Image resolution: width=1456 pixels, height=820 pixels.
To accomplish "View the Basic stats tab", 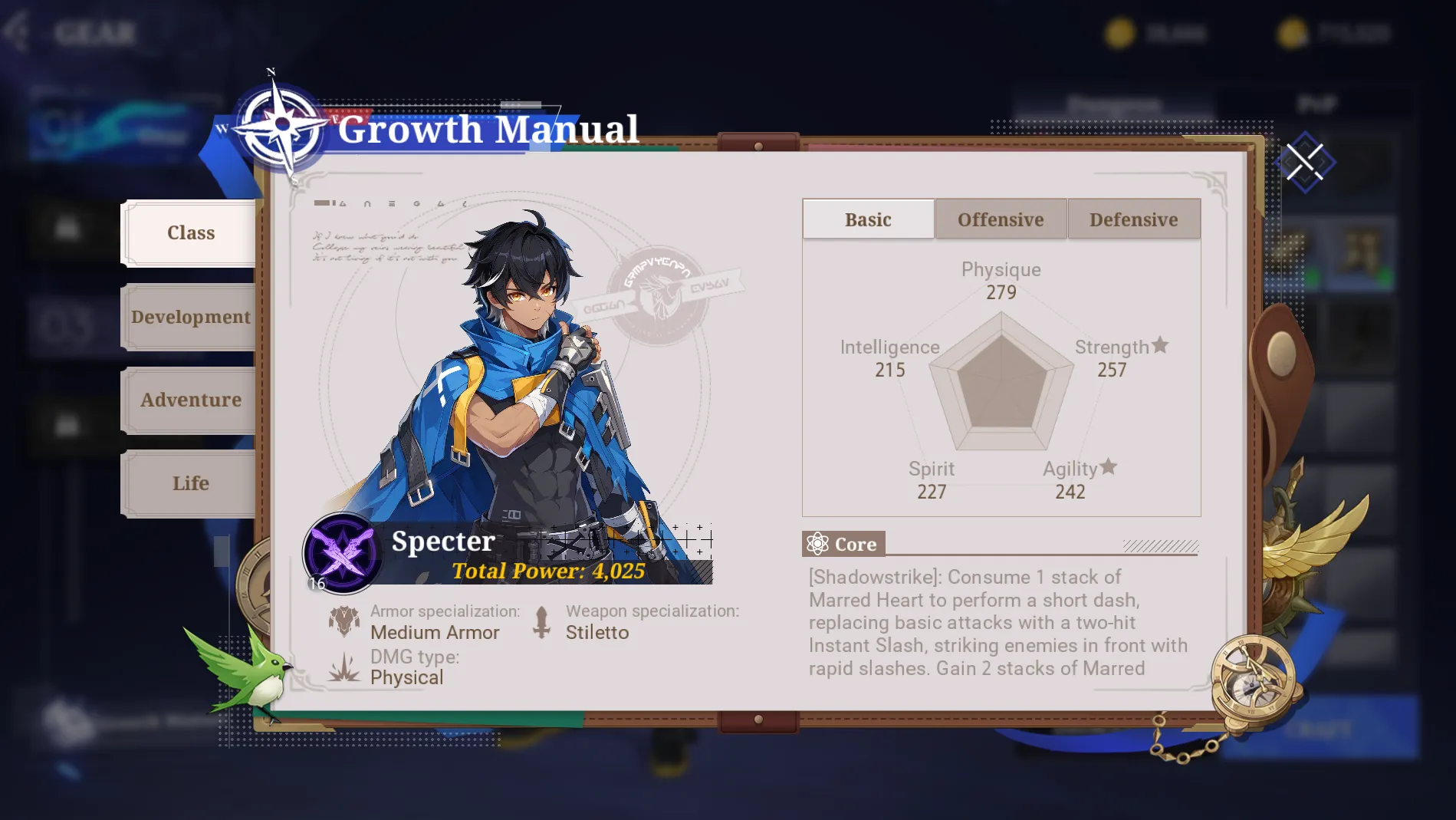I will pos(868,219).
